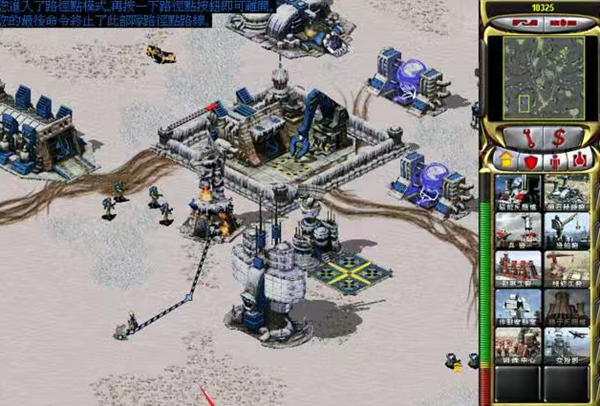Select the shipyard crane build icon
This screenshot has height=406, width=600.
566,229
